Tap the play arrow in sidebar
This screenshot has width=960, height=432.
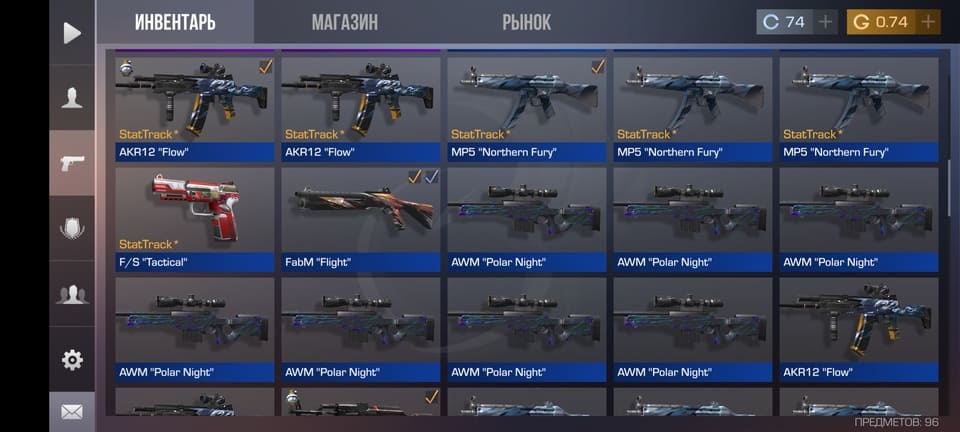point(72,33)
